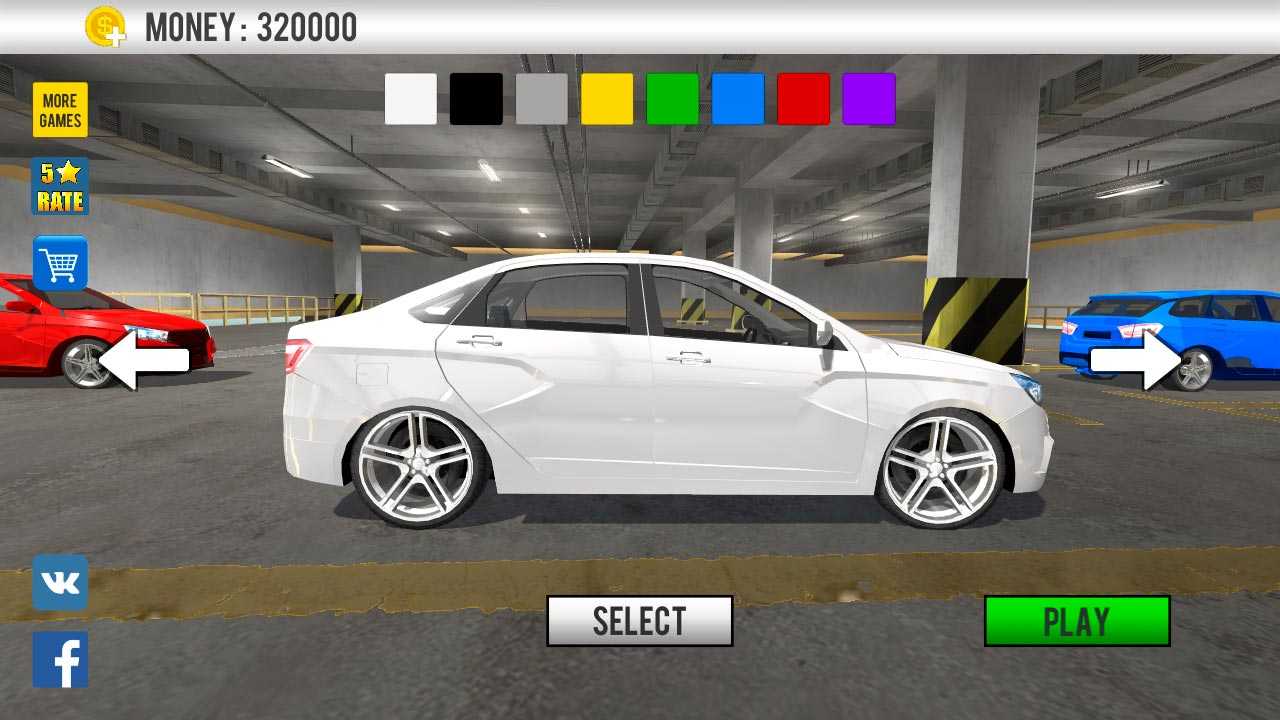1280x720 pixels.
Task: Open the MORE GAMES link
Action: 60,109
